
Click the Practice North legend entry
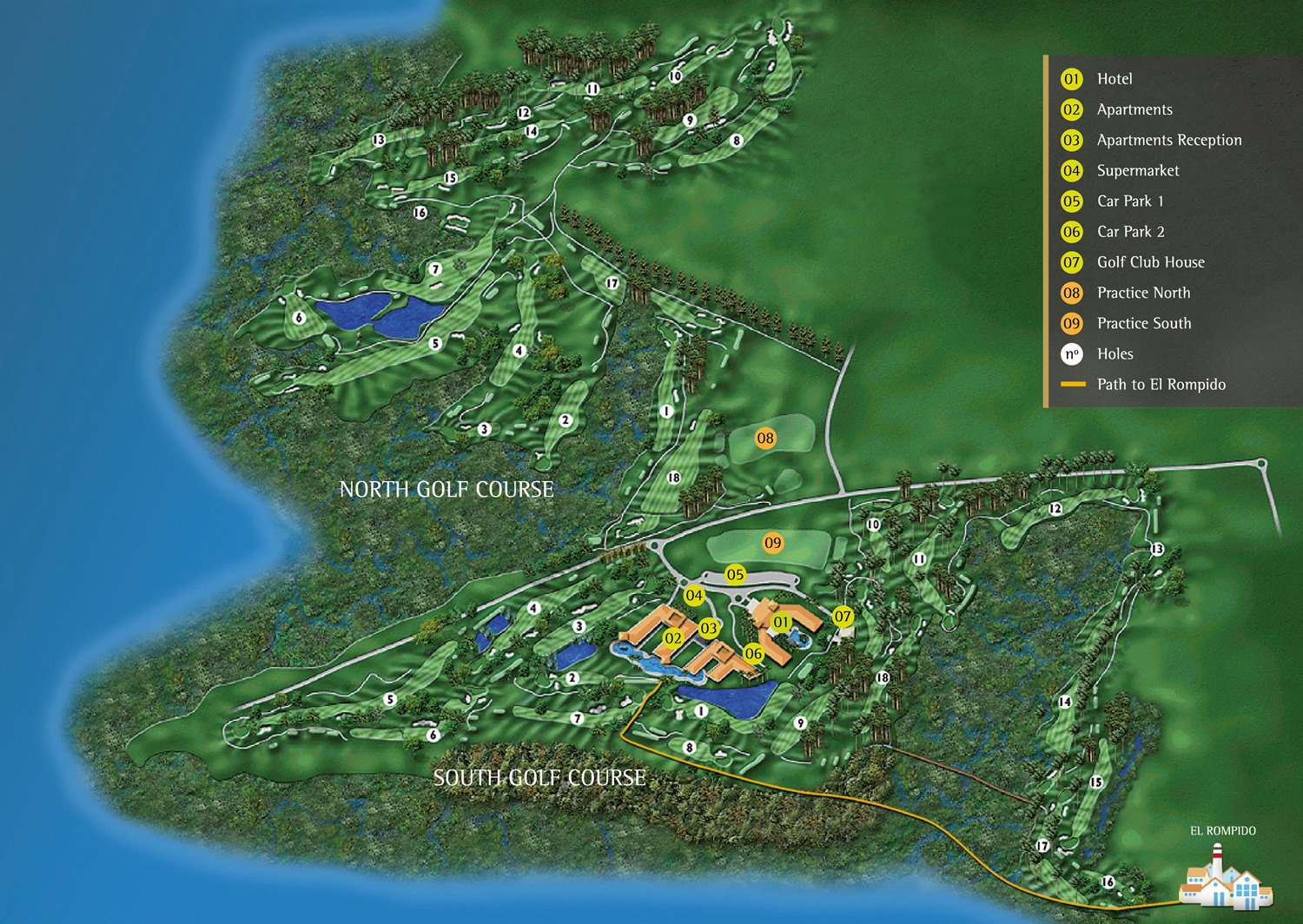point(1143,293)
